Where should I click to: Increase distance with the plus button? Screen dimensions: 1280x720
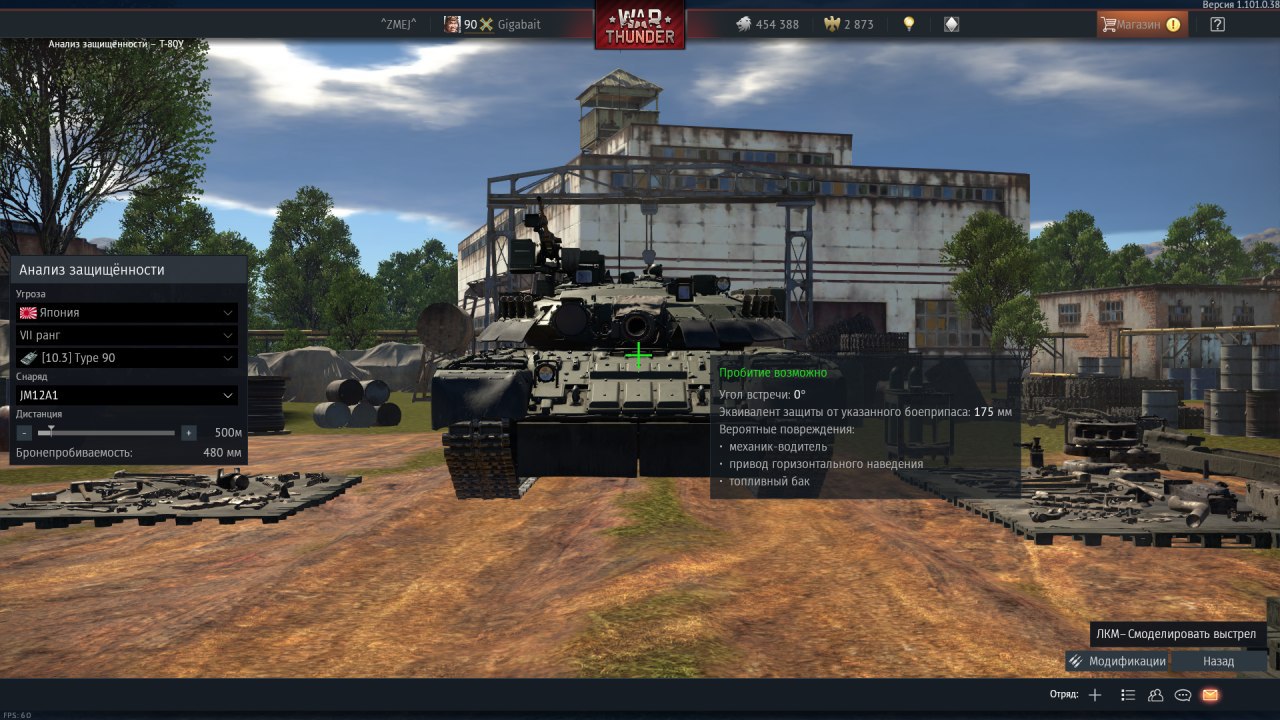(188, 433)
